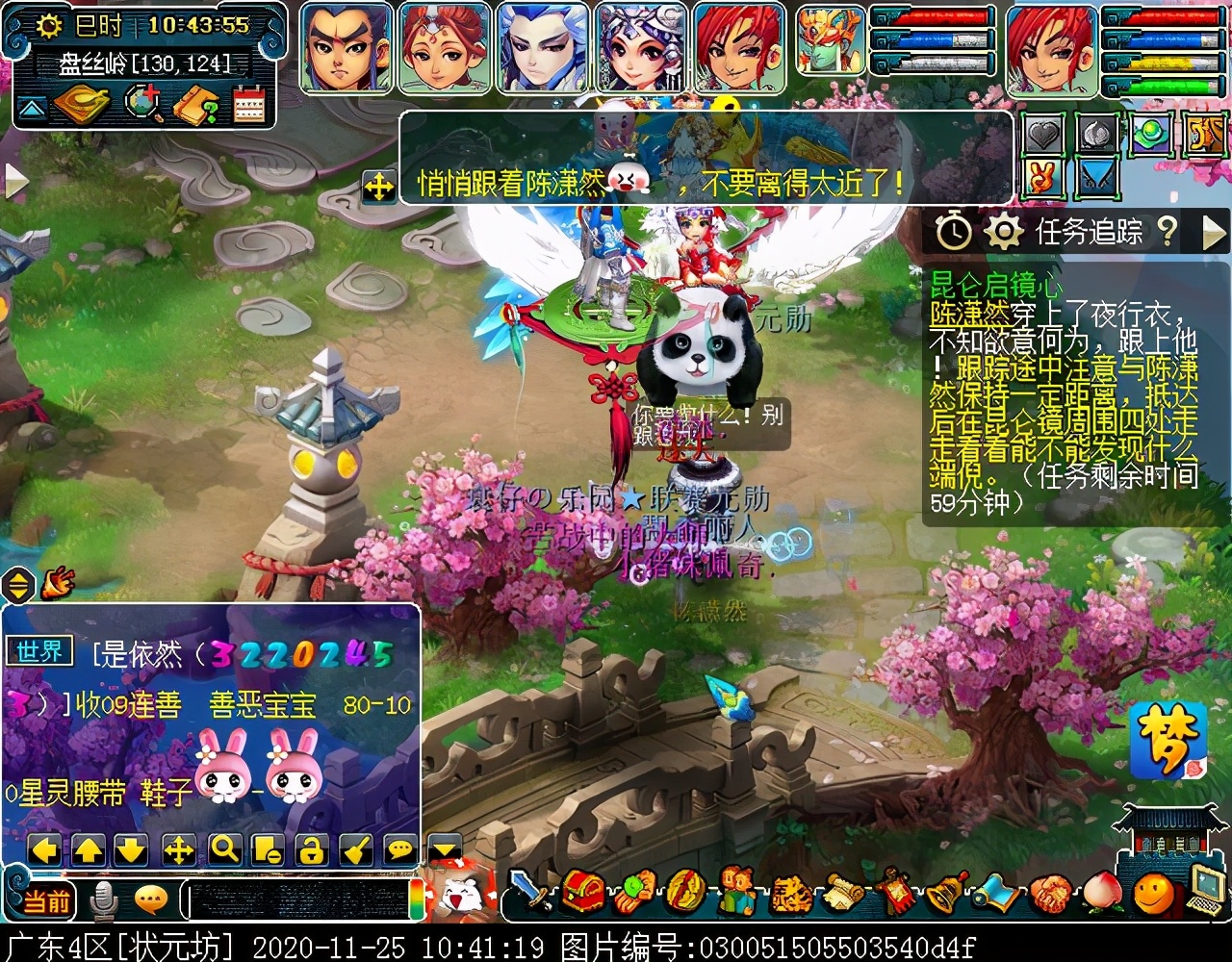Show quest tracker help question mark
The image size is (1232, 962).
point(1168,231)
